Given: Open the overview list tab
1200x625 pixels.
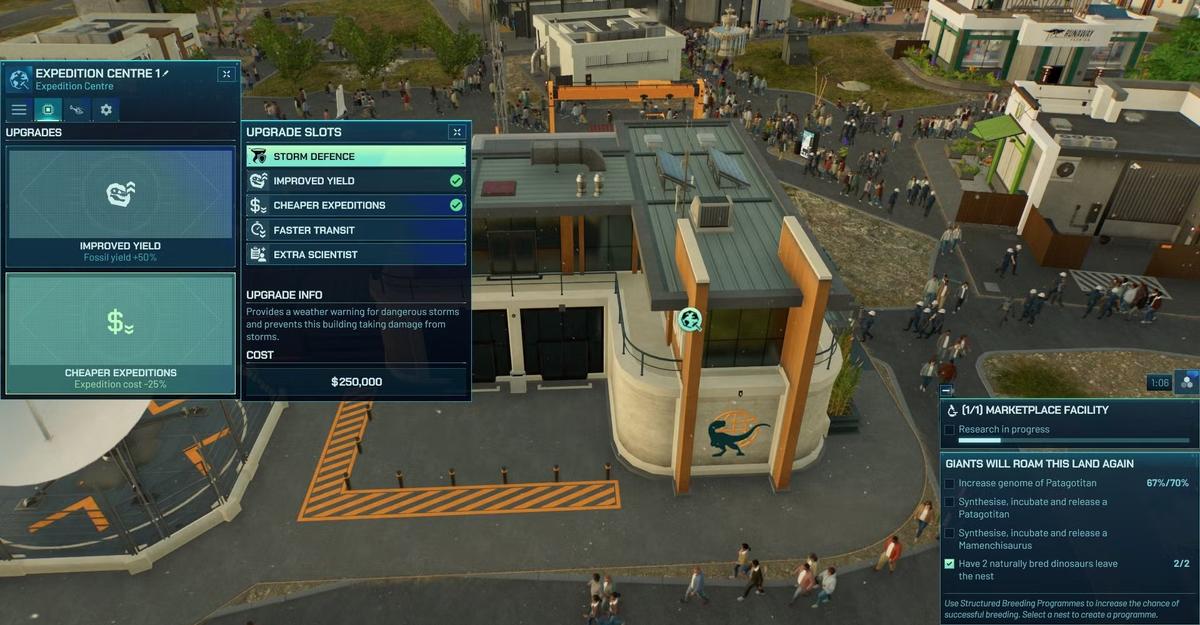Looking at the screenshot, I should click(x=19, y=110).
